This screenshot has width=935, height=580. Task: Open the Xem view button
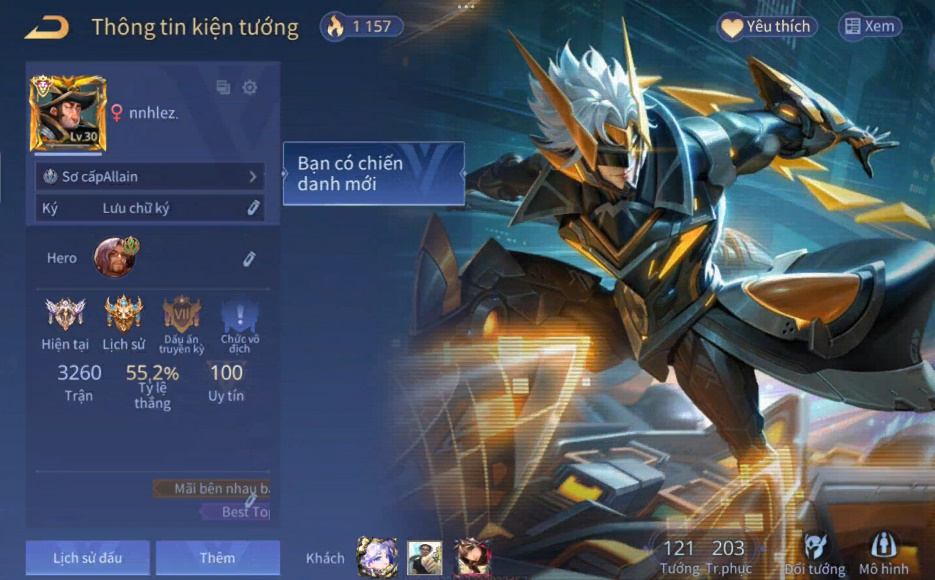point(869,27)
